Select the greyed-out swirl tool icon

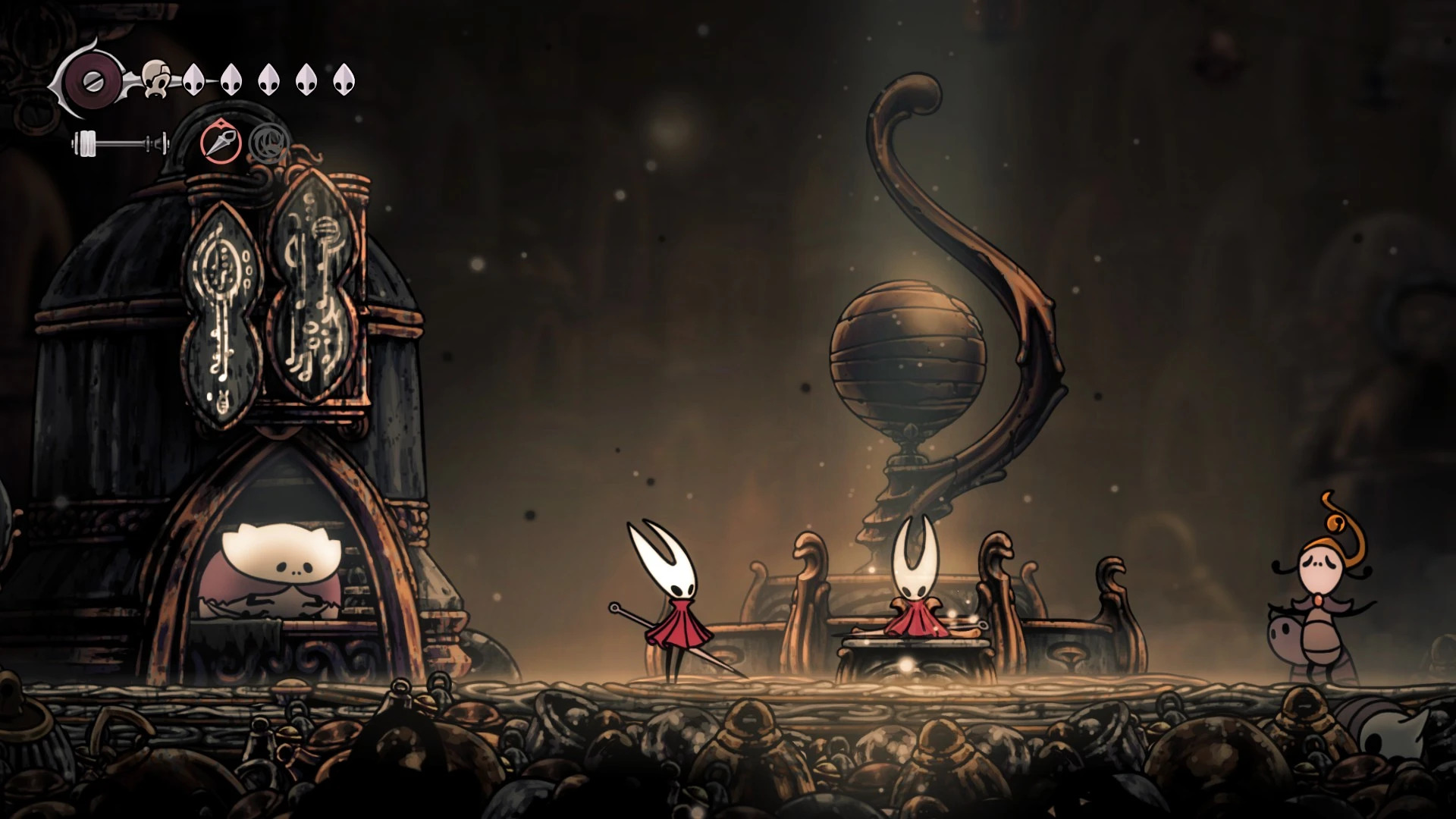(x=265, y=142)
